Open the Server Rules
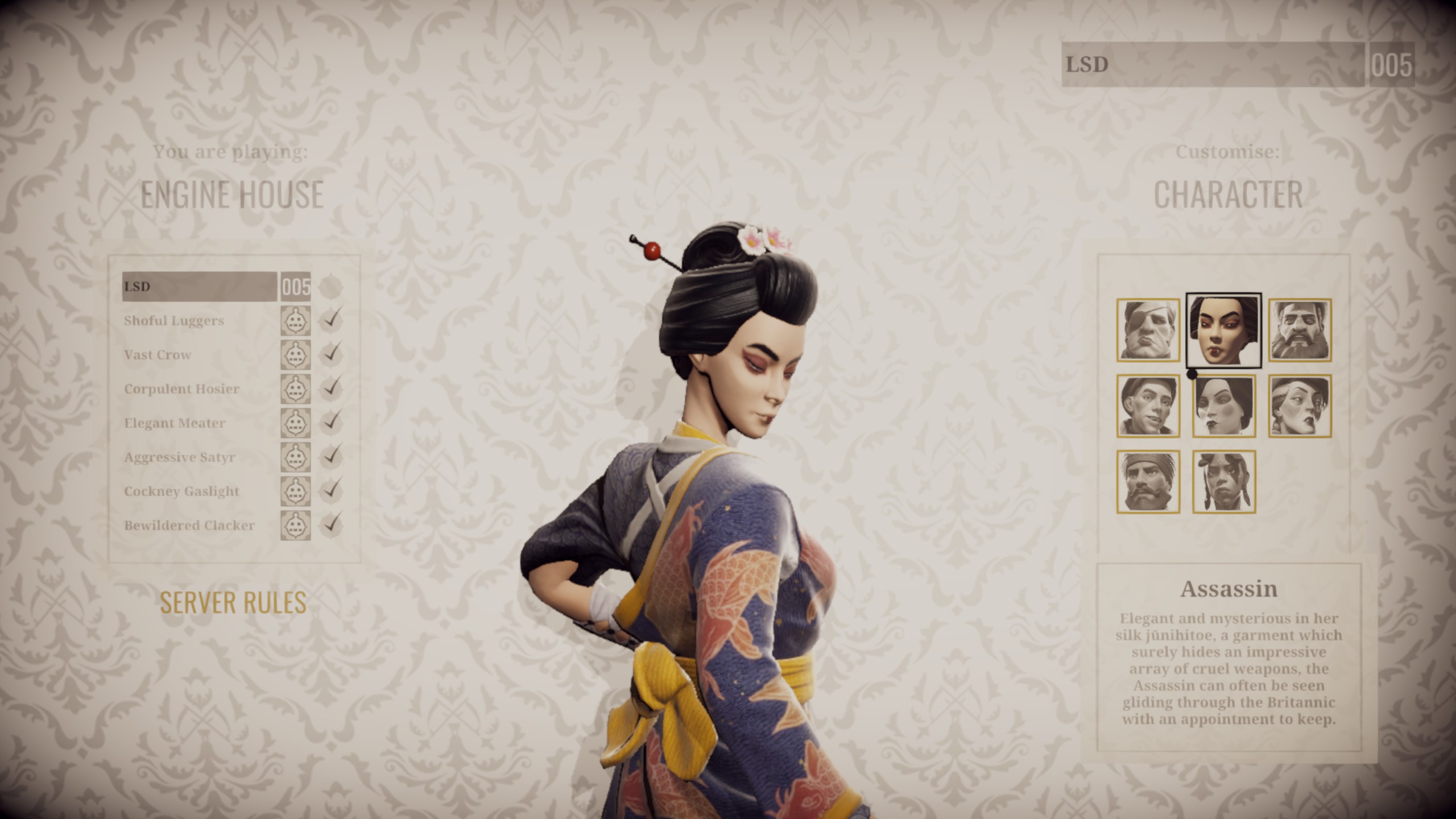Viewport: 1456px width, 819px height. click(x=233, y=602)
